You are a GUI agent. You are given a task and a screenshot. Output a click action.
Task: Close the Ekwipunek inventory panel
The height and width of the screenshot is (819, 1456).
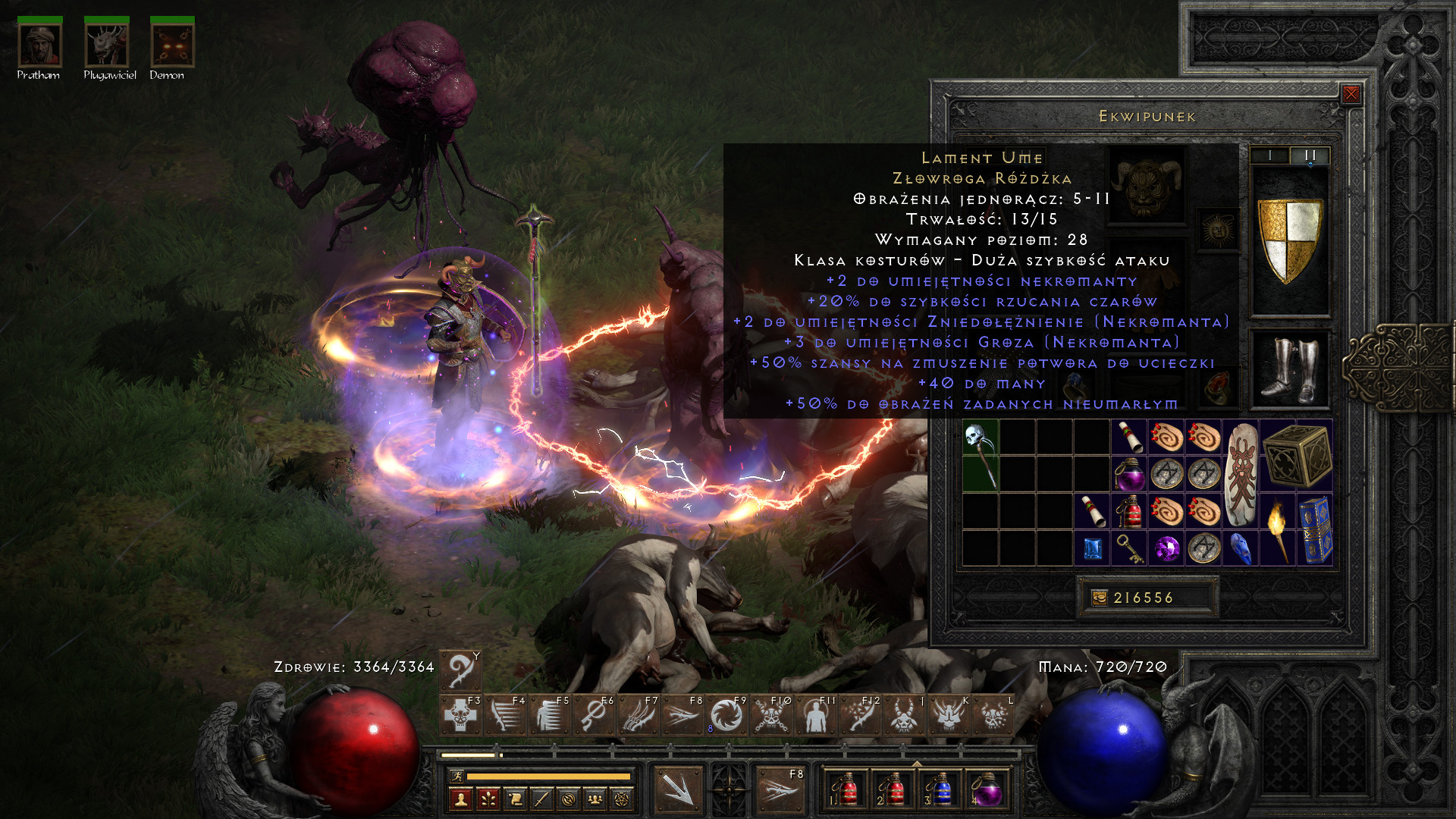1351,94
